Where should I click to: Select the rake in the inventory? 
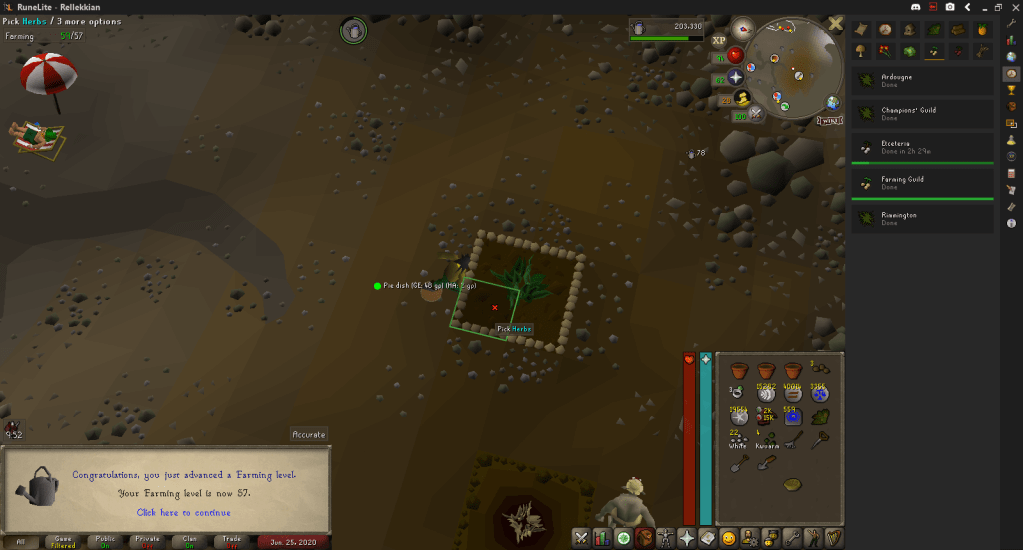(794, 441)
